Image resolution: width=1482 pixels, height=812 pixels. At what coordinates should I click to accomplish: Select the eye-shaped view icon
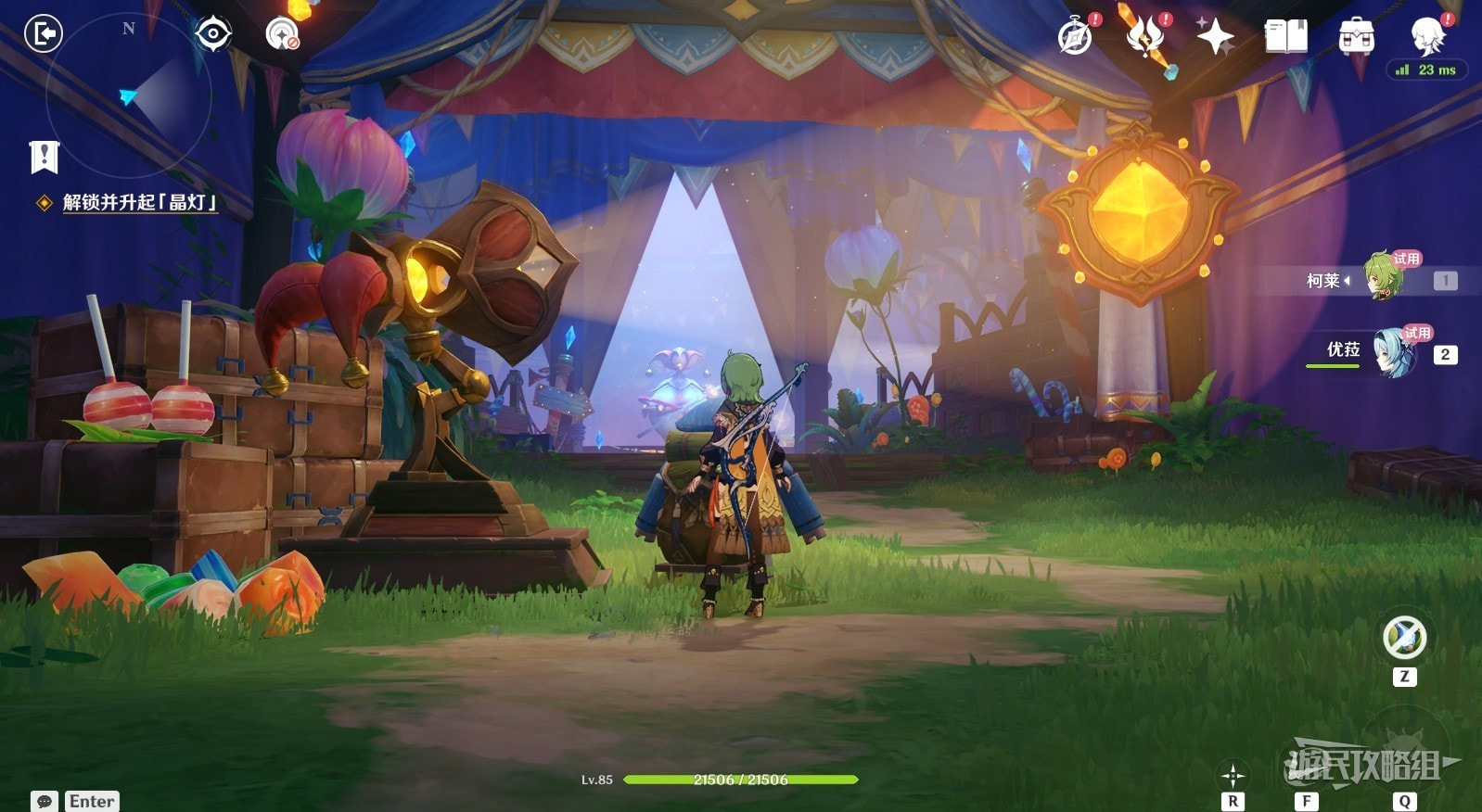click(212, 34)
